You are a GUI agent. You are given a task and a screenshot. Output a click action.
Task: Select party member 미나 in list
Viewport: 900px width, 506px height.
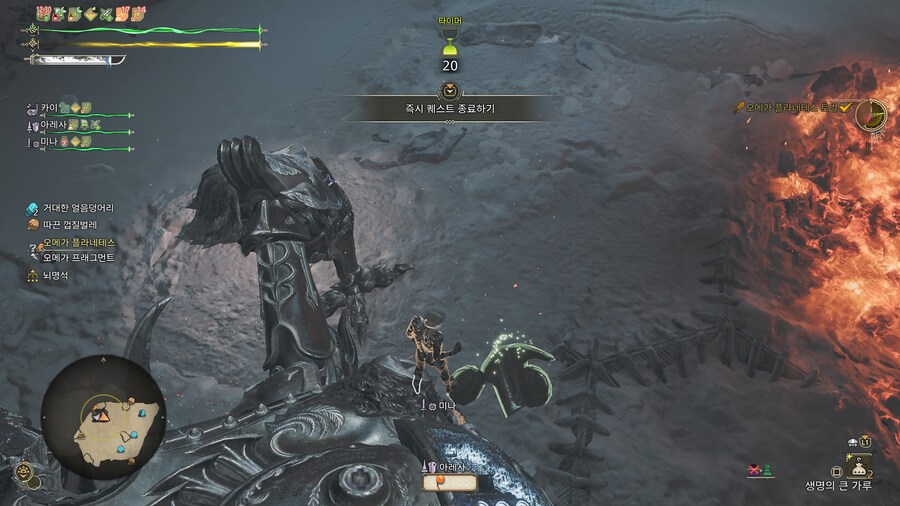pos(48,143)
